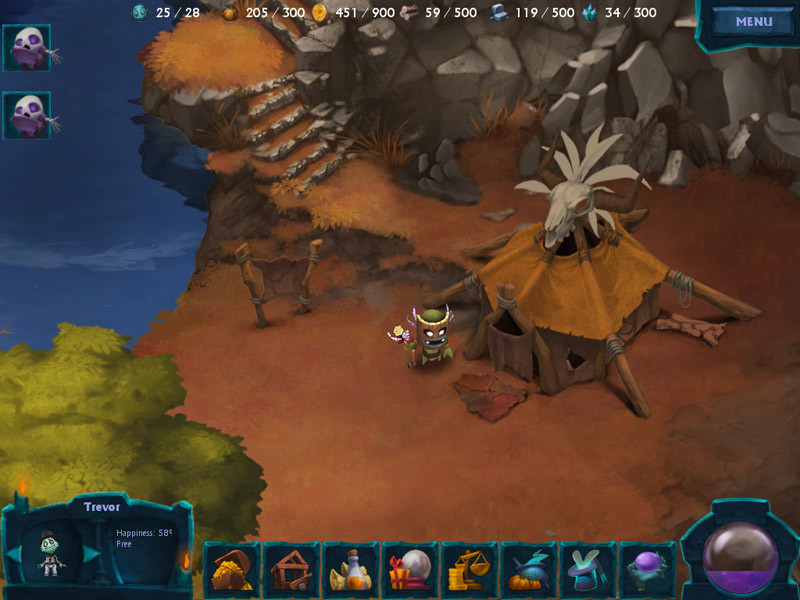Open the MENU button
The height and width of the screenshot is (600, 800).
[x=753, y=22]
